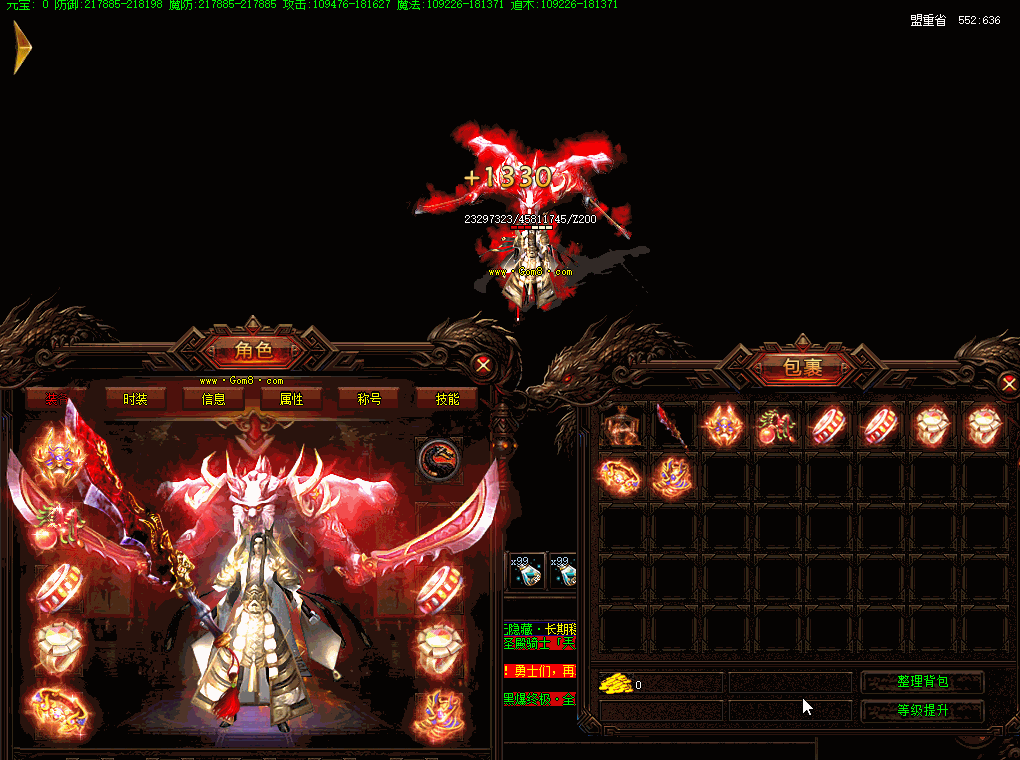This screenshot has width=1020, height=760.
Task: Select the cherry necklace in the bag
Action: 775,427
